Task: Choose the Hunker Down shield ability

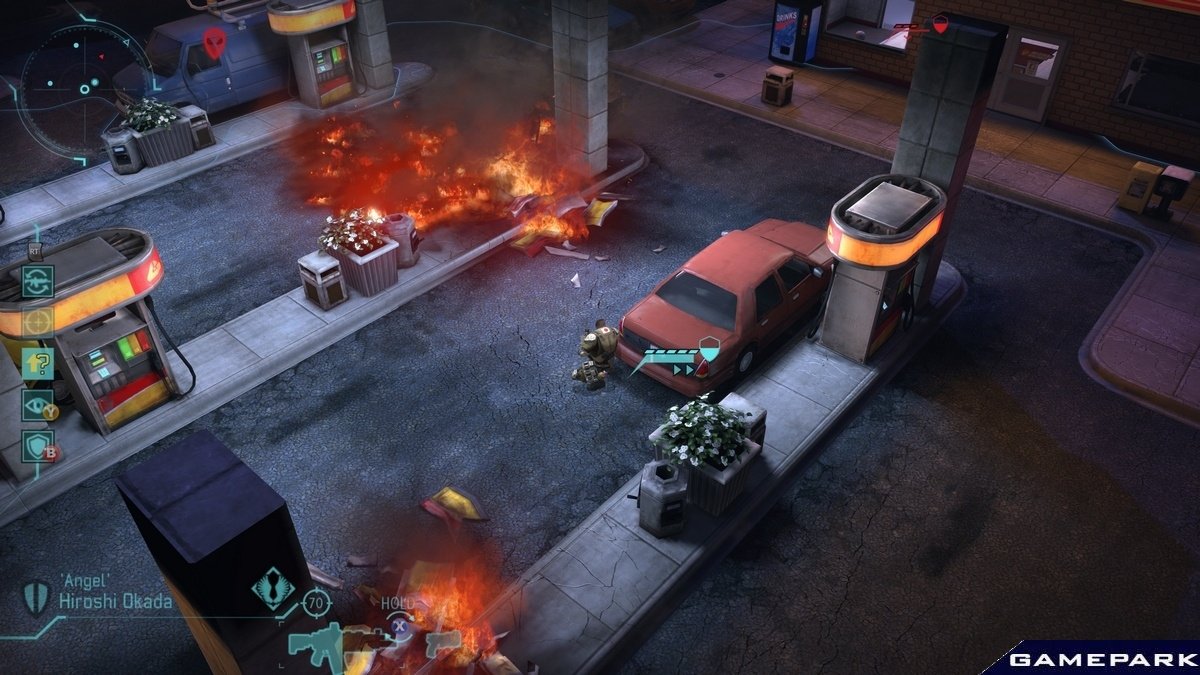Action: [x=37, y=446]
